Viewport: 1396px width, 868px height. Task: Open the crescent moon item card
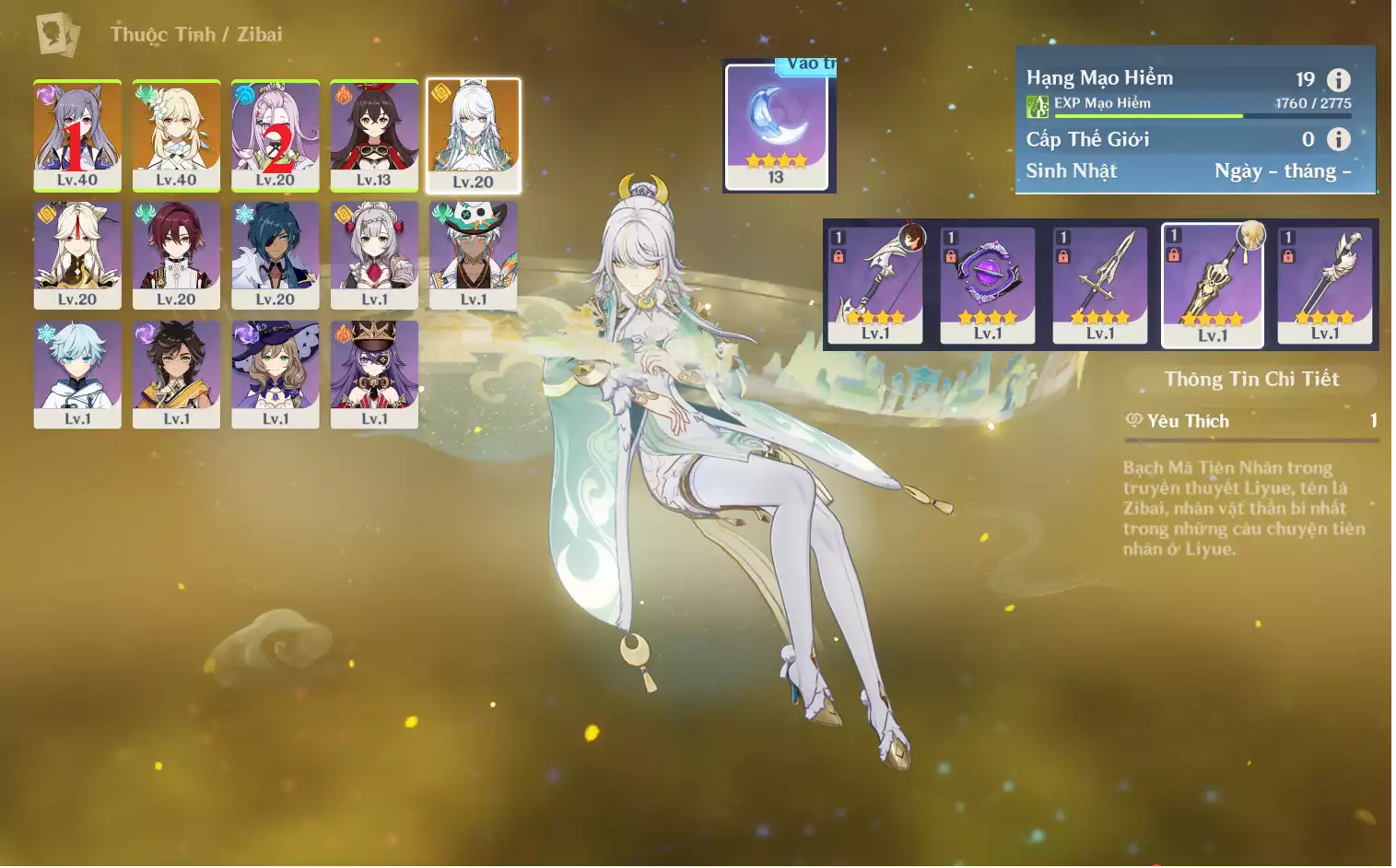point(777,126)
